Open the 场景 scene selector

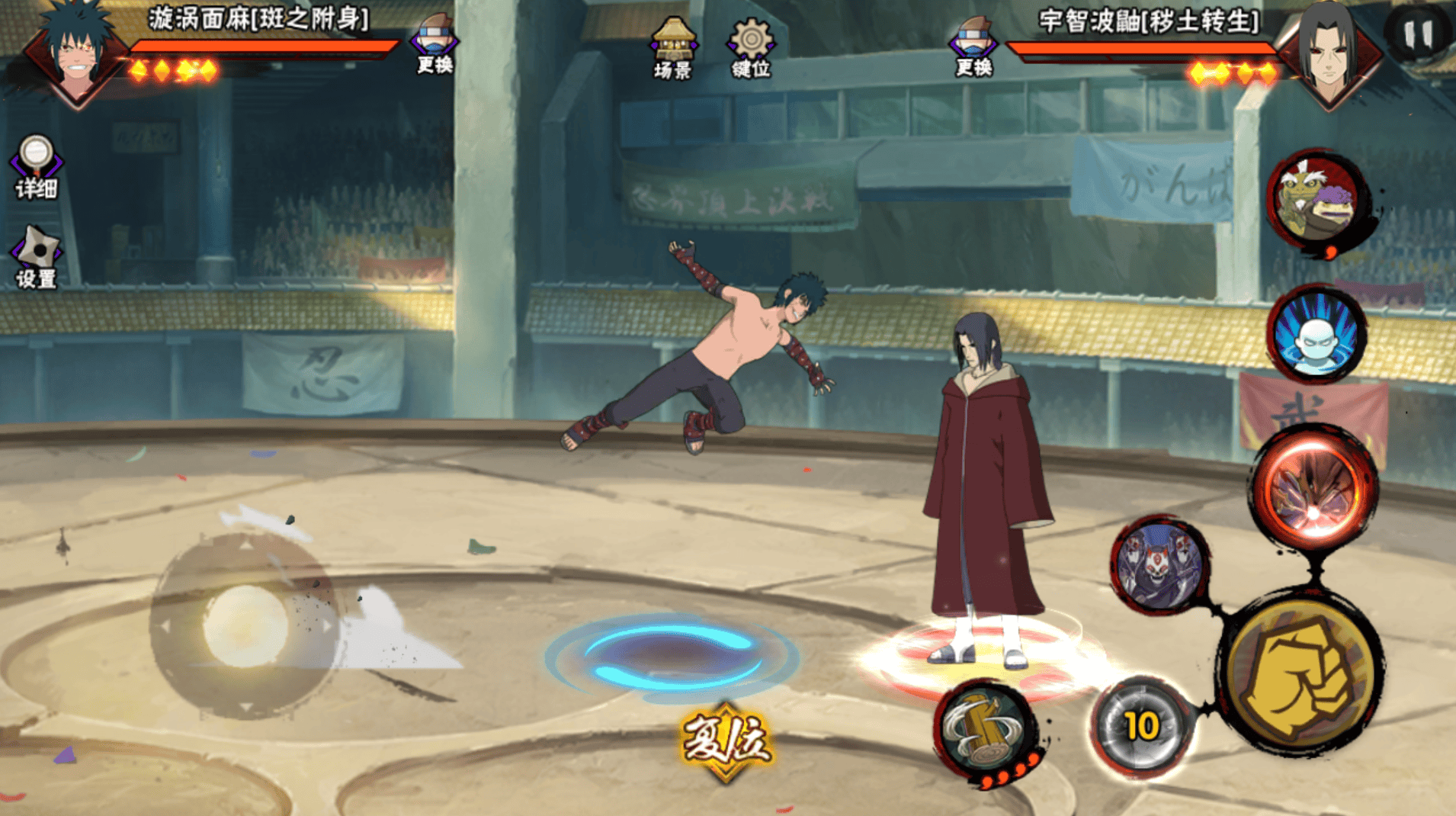(x=672, y=47)
